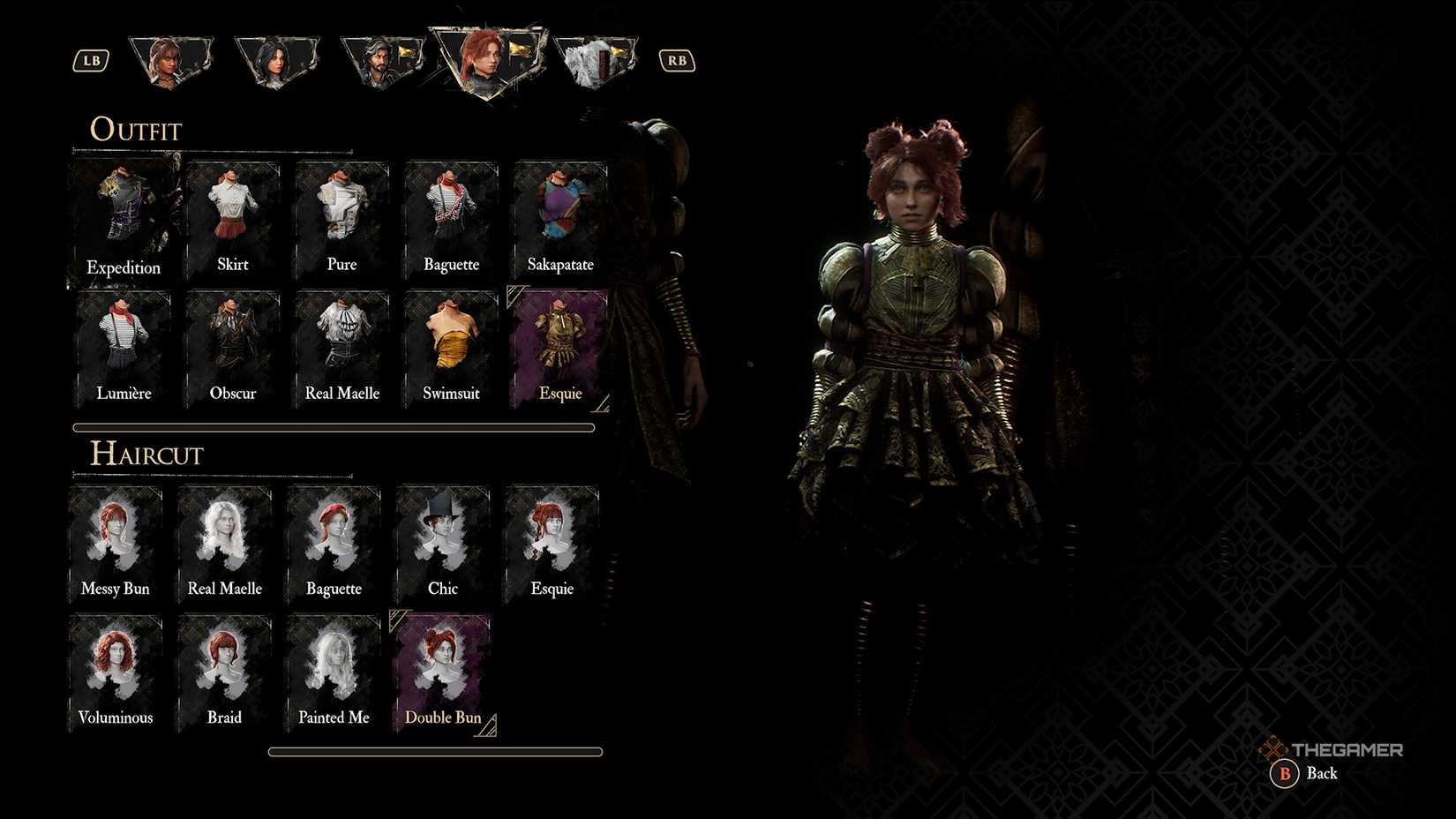Choose the Double Bun haircut
This screenshot has width=1456, height=819.
(441, 666)
